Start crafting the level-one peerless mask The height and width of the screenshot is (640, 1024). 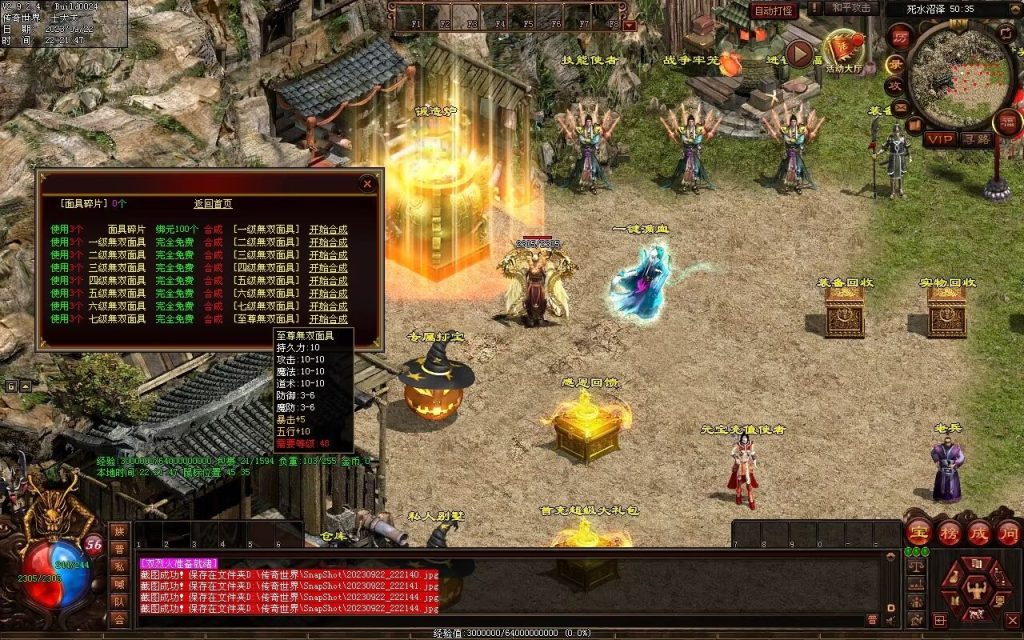pyautogui.click(x=328, y=229)
